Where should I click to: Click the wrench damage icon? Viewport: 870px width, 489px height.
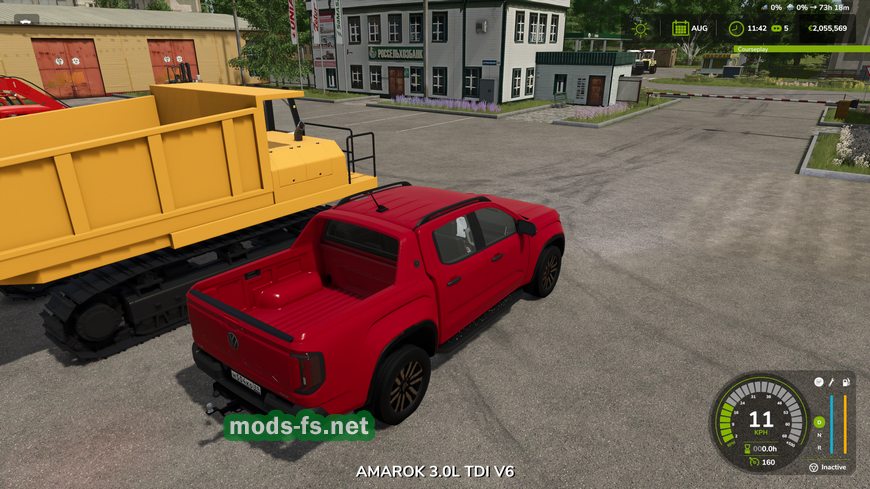(x=832, y=381)
